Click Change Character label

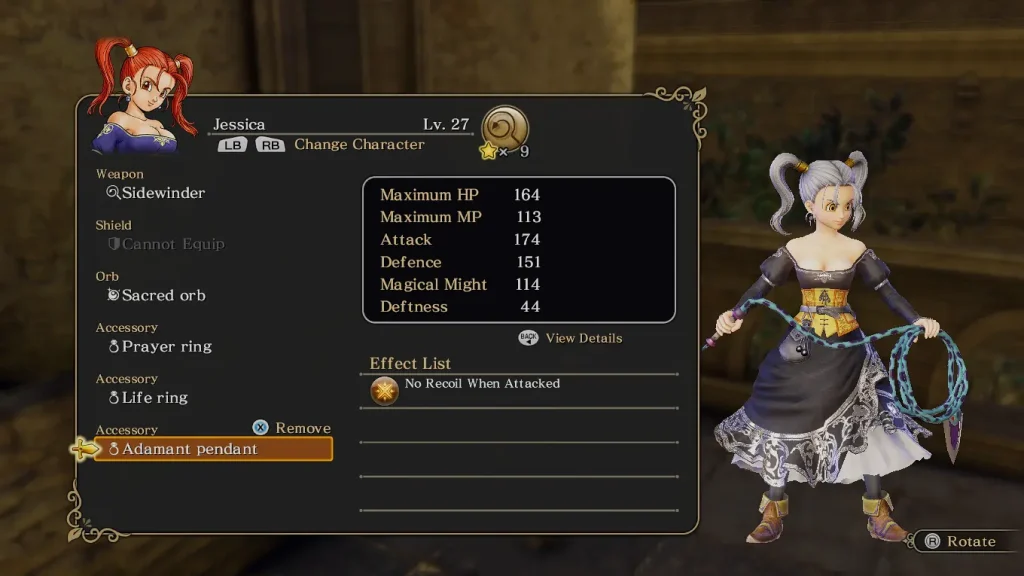(359, 145)
